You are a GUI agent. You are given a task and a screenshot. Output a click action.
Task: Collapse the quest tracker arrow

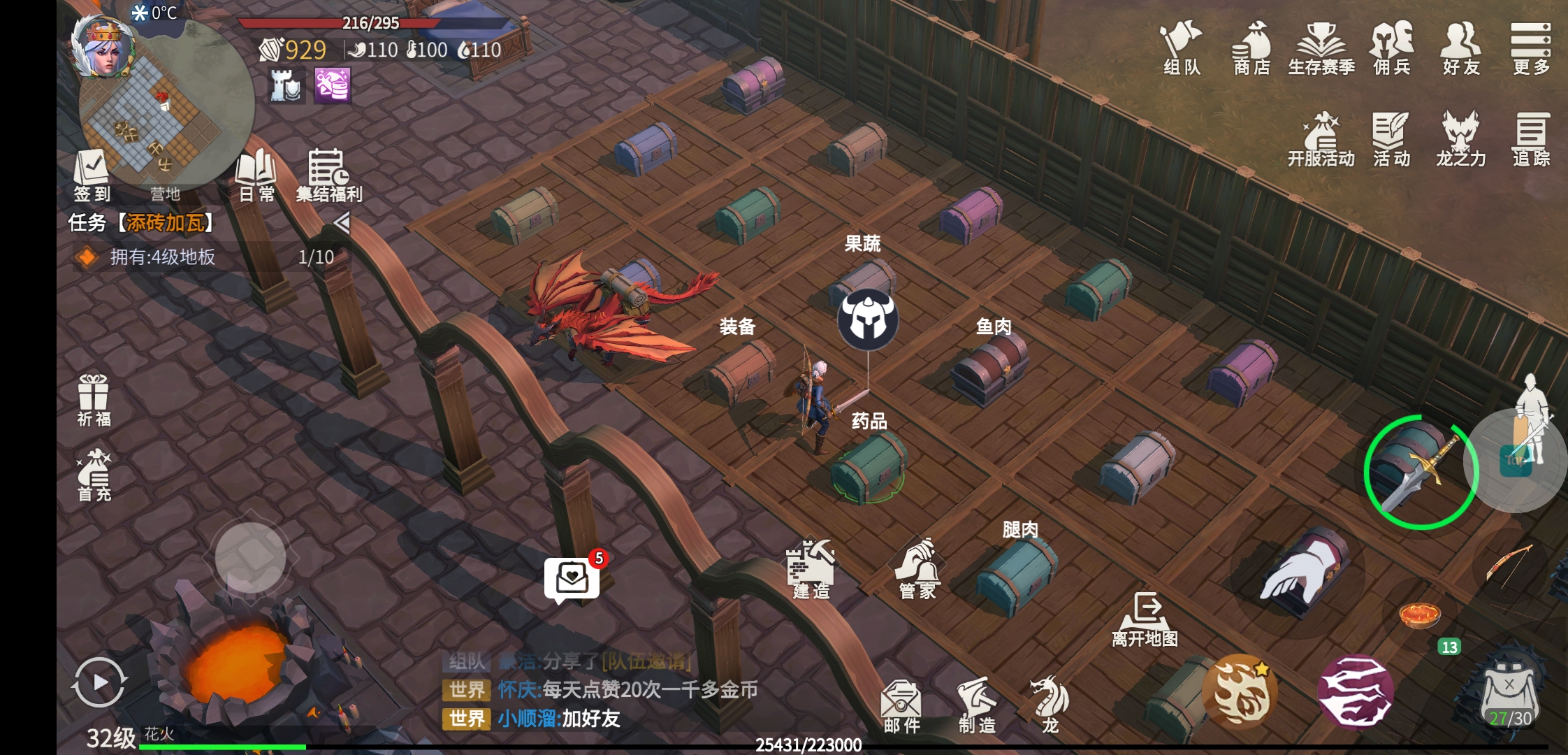pos(342,223)
